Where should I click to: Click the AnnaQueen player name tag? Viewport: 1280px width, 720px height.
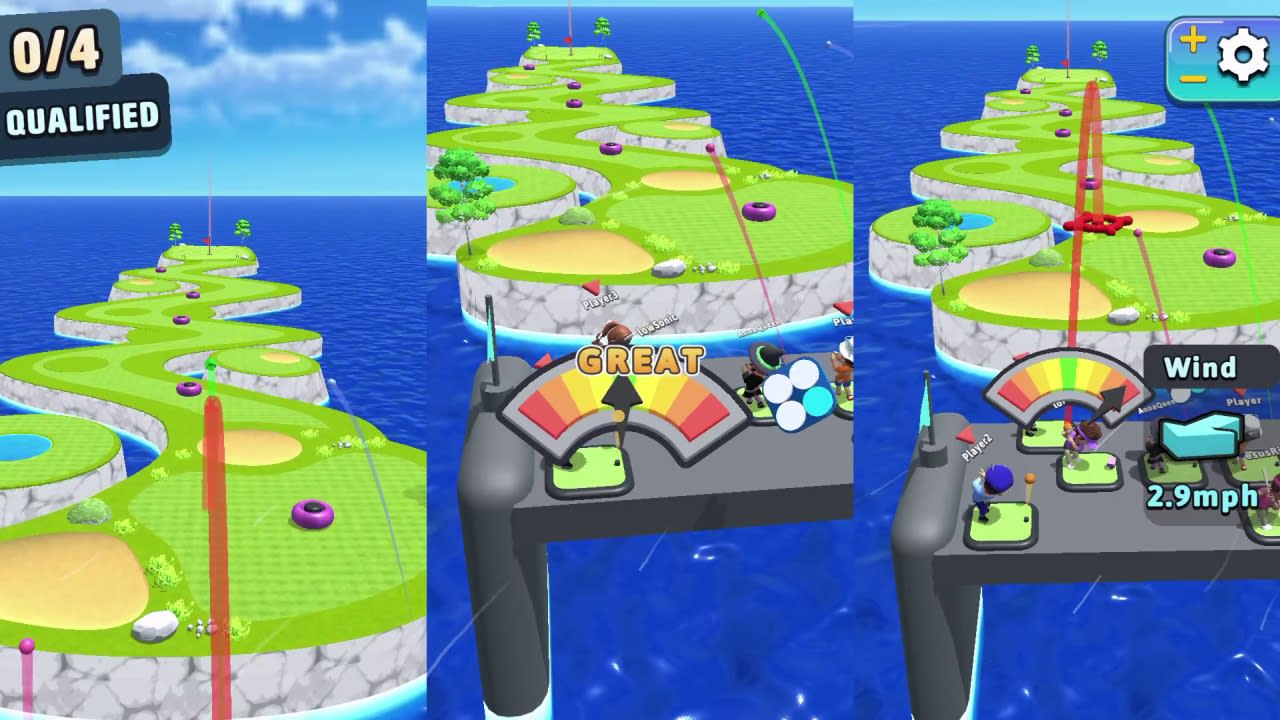tap(759, 329)
